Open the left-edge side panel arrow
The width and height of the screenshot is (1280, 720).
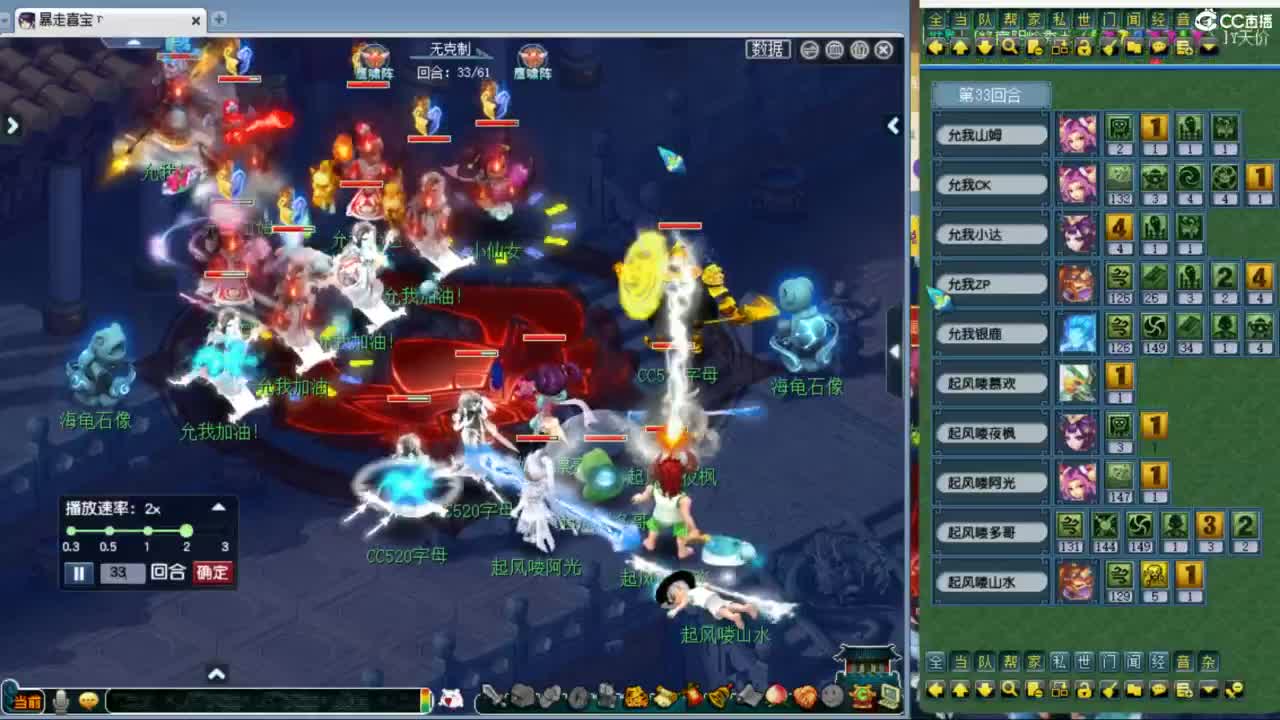(x=12, y=126)
